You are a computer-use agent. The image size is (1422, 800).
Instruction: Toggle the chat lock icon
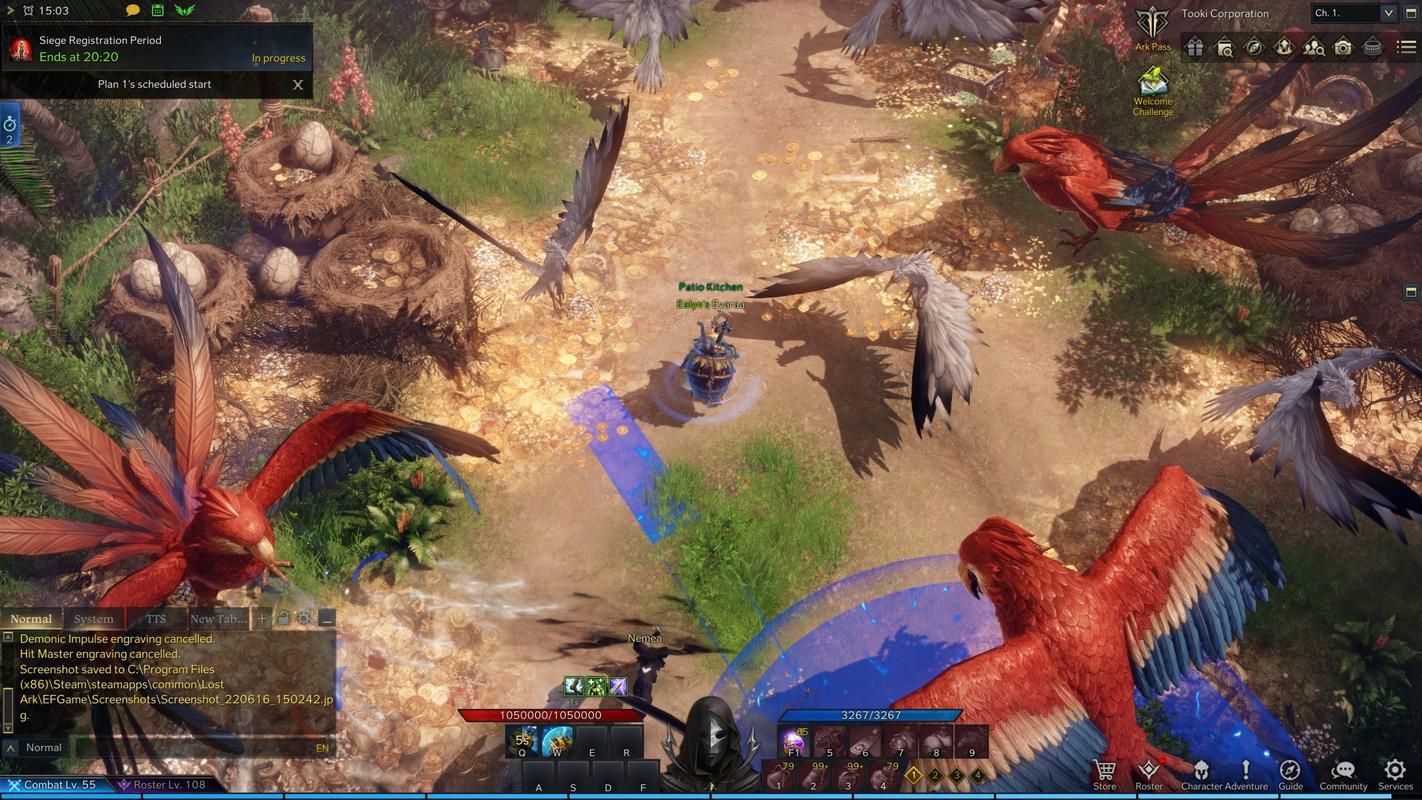(x=284, y=619)
